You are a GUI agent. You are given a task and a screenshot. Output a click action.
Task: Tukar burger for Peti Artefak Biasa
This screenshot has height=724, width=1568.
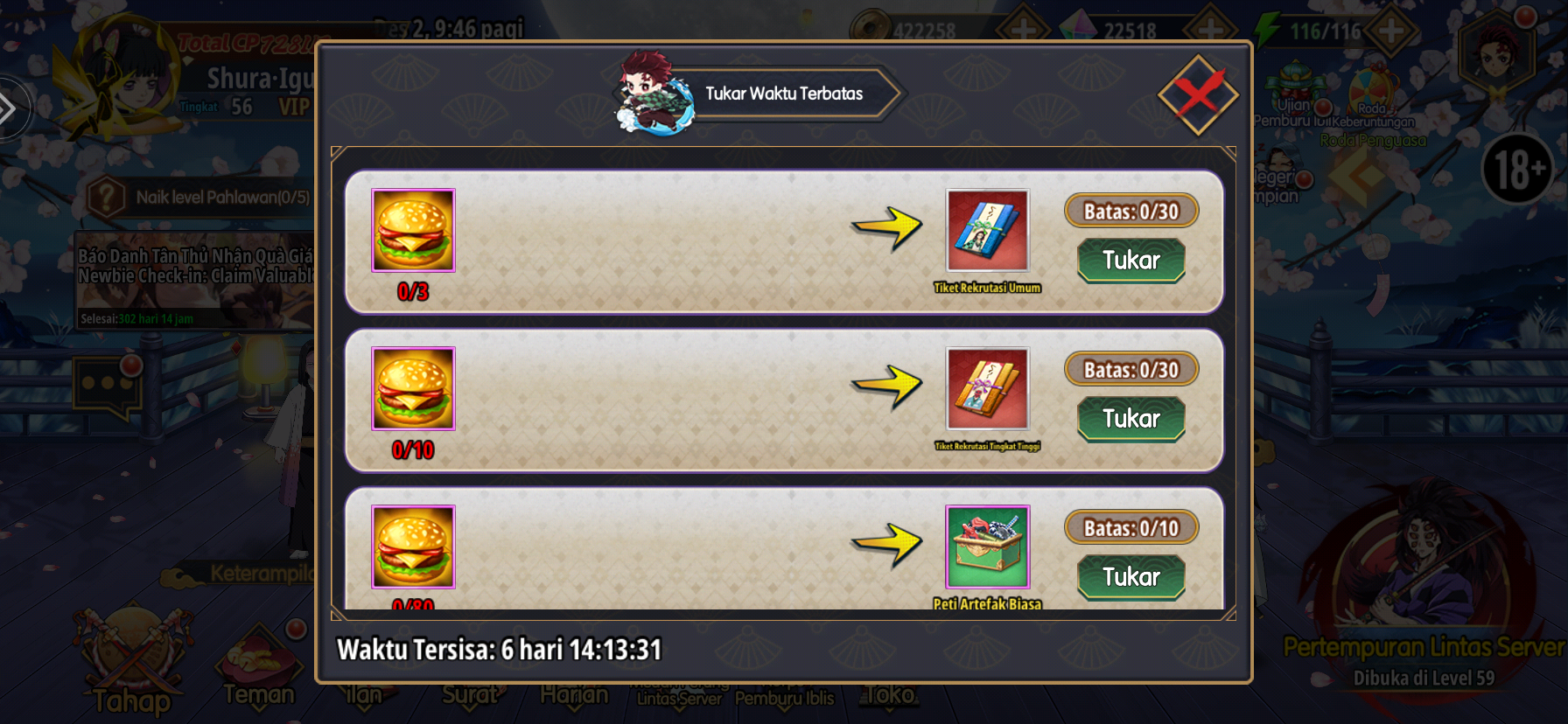click(x=1130, y=577)
